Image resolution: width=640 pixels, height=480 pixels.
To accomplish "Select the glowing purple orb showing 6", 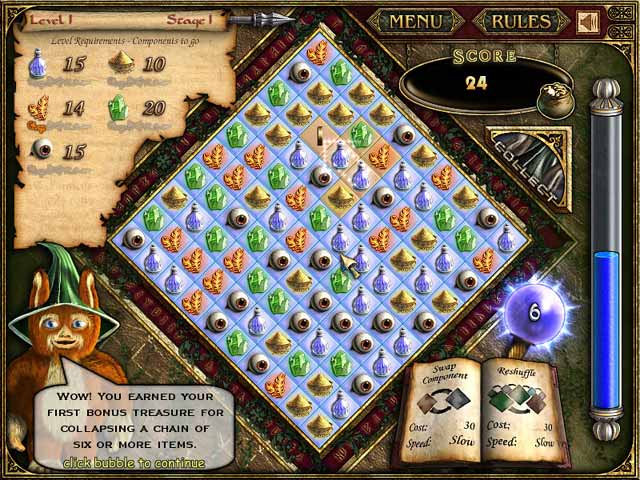I will pos(534,313).
